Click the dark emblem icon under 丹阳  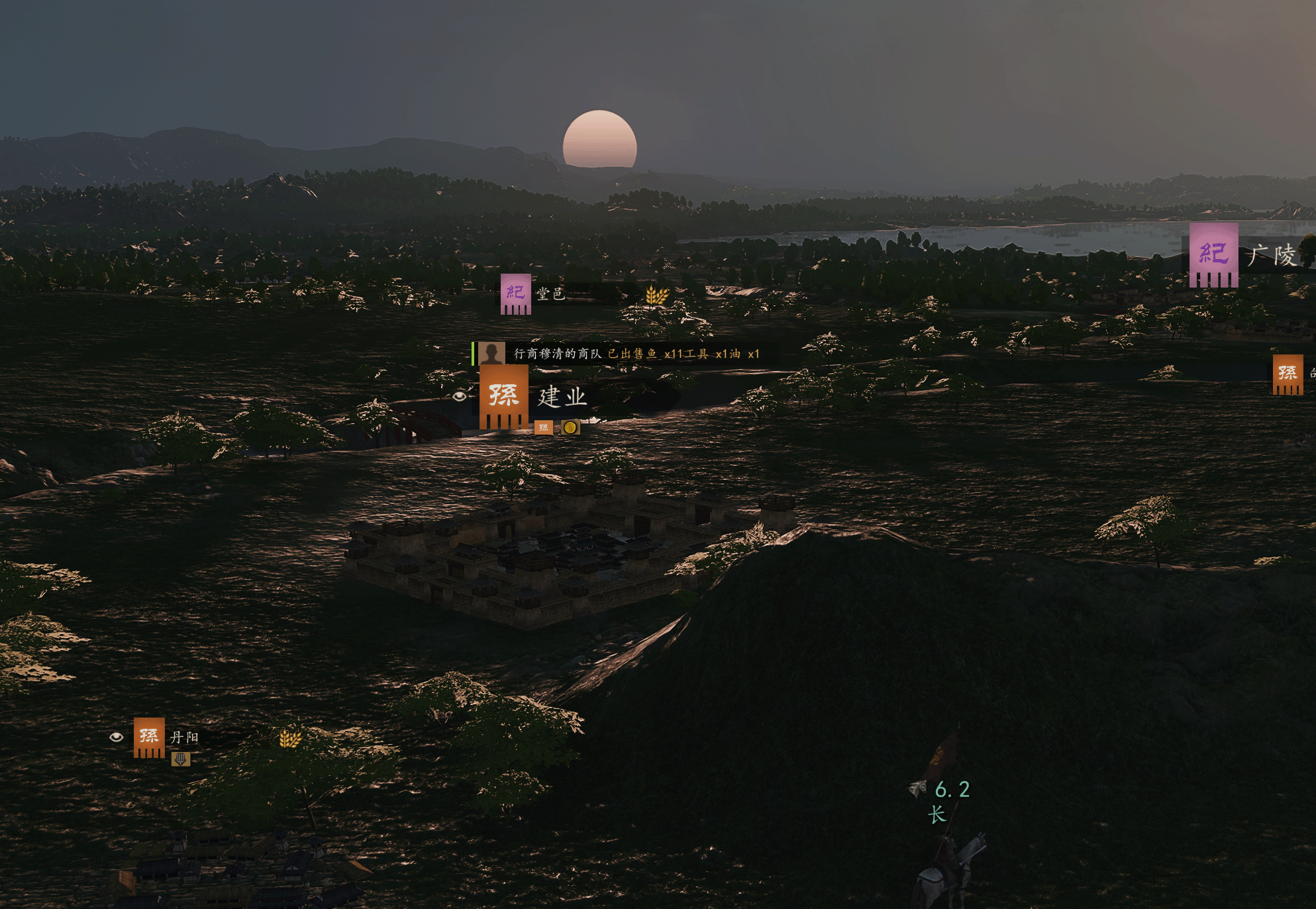pyautogui.click(x=180, y=759)
